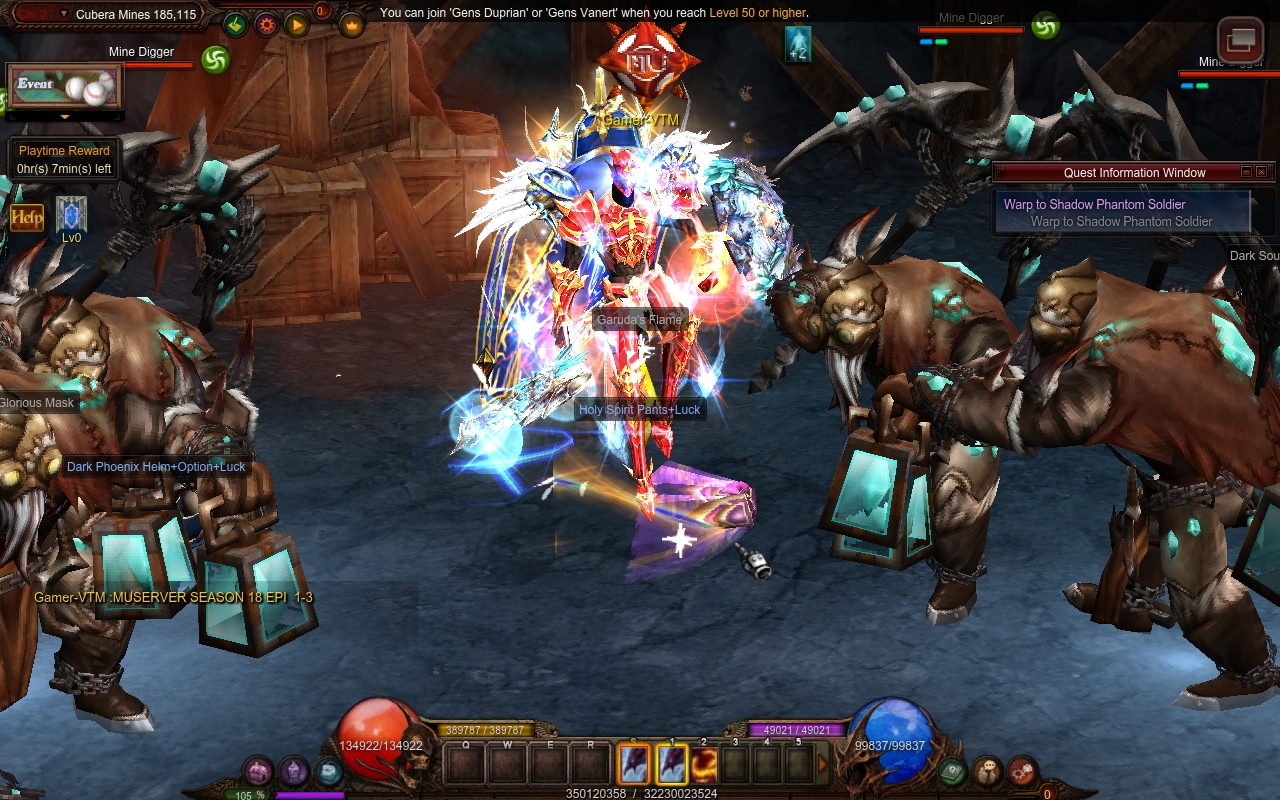This screenshot has height=800, width=1280.
Task: Minimize the Quest Information Window
Action: 1246,172
